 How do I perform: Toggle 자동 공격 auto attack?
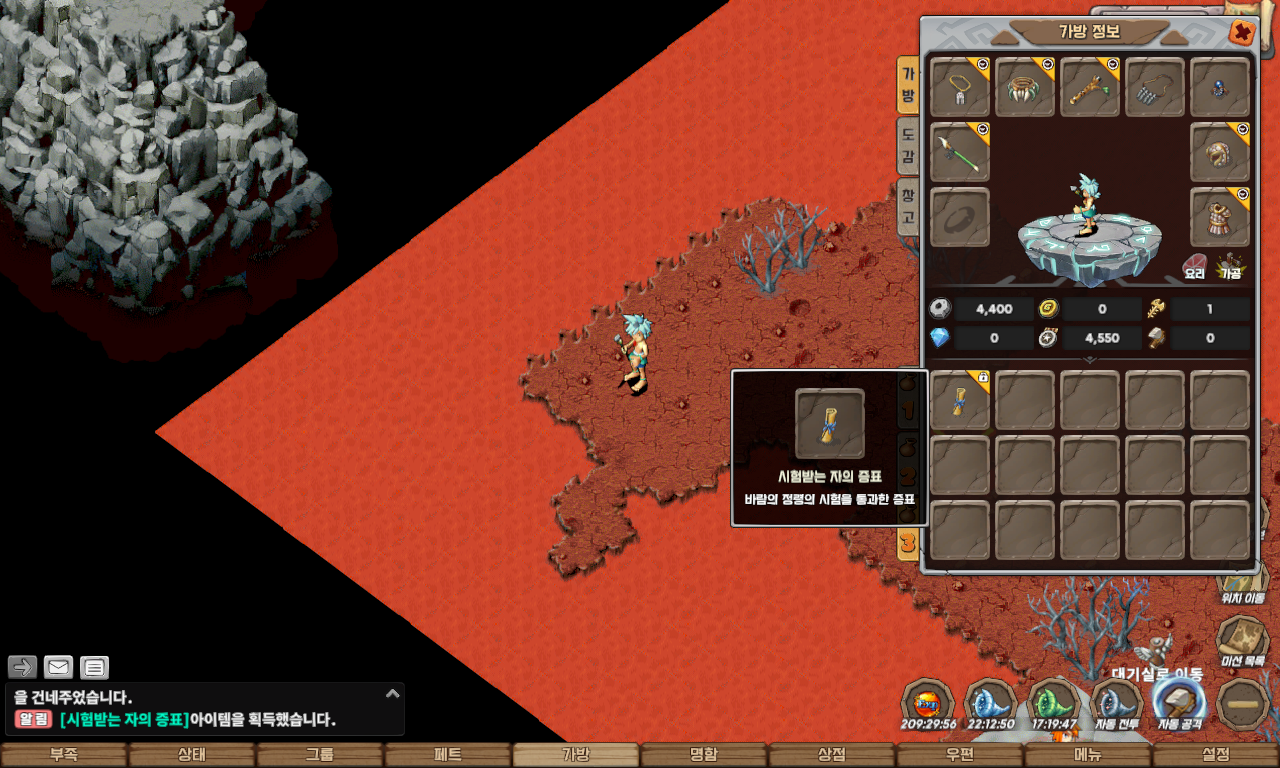(1179, 703)
